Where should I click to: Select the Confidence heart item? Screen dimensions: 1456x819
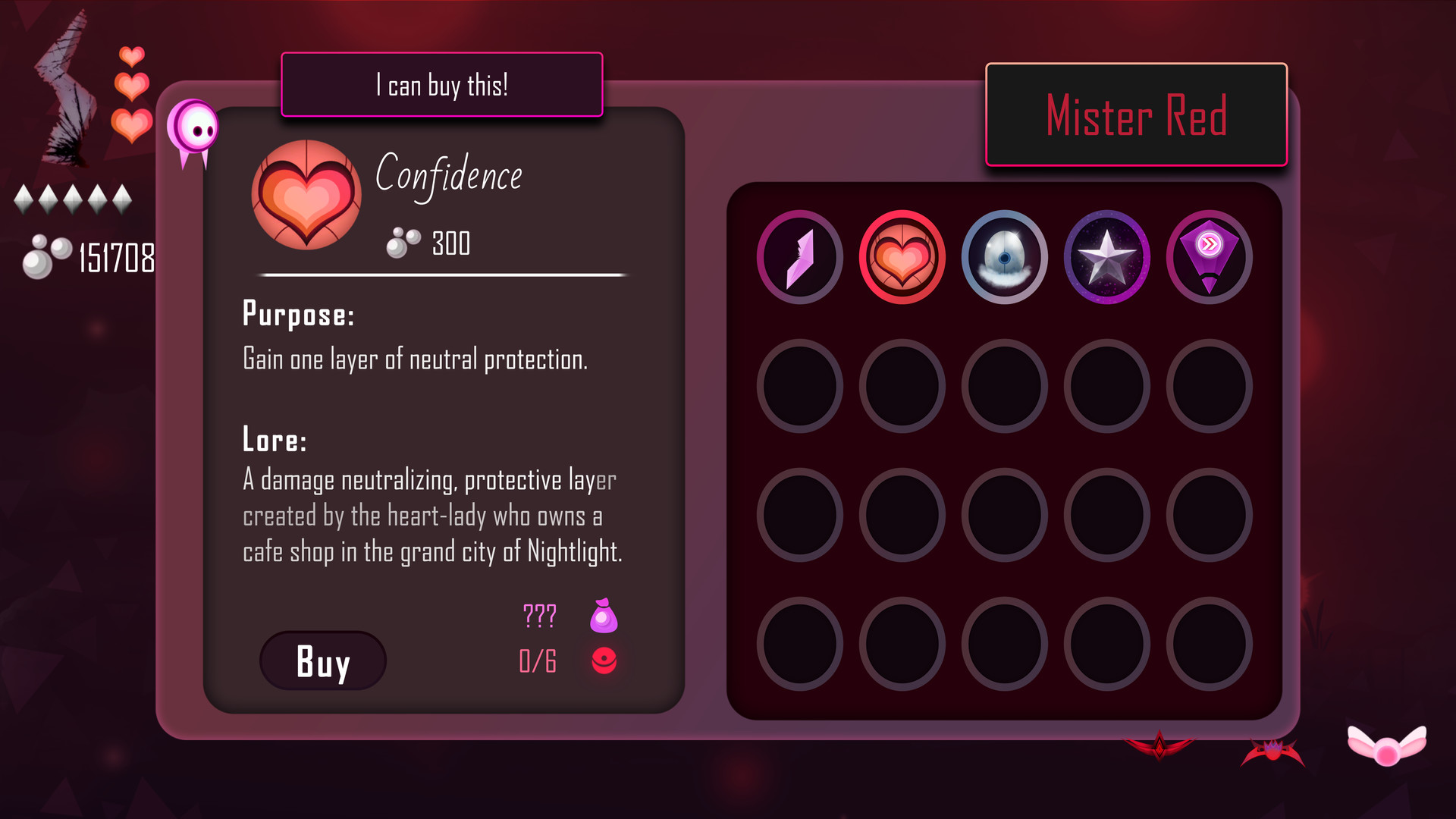coord(901,257)
